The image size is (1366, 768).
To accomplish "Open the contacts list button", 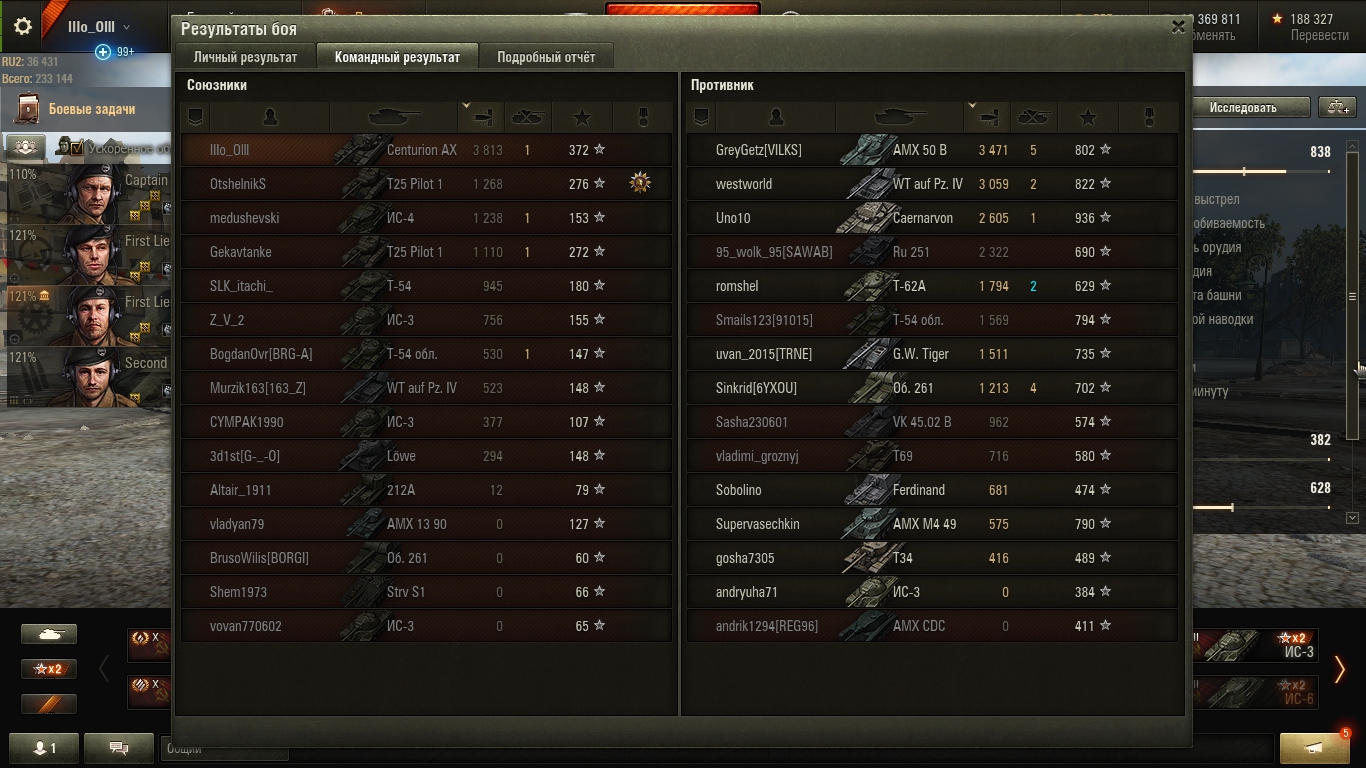I will coord(45,747).
